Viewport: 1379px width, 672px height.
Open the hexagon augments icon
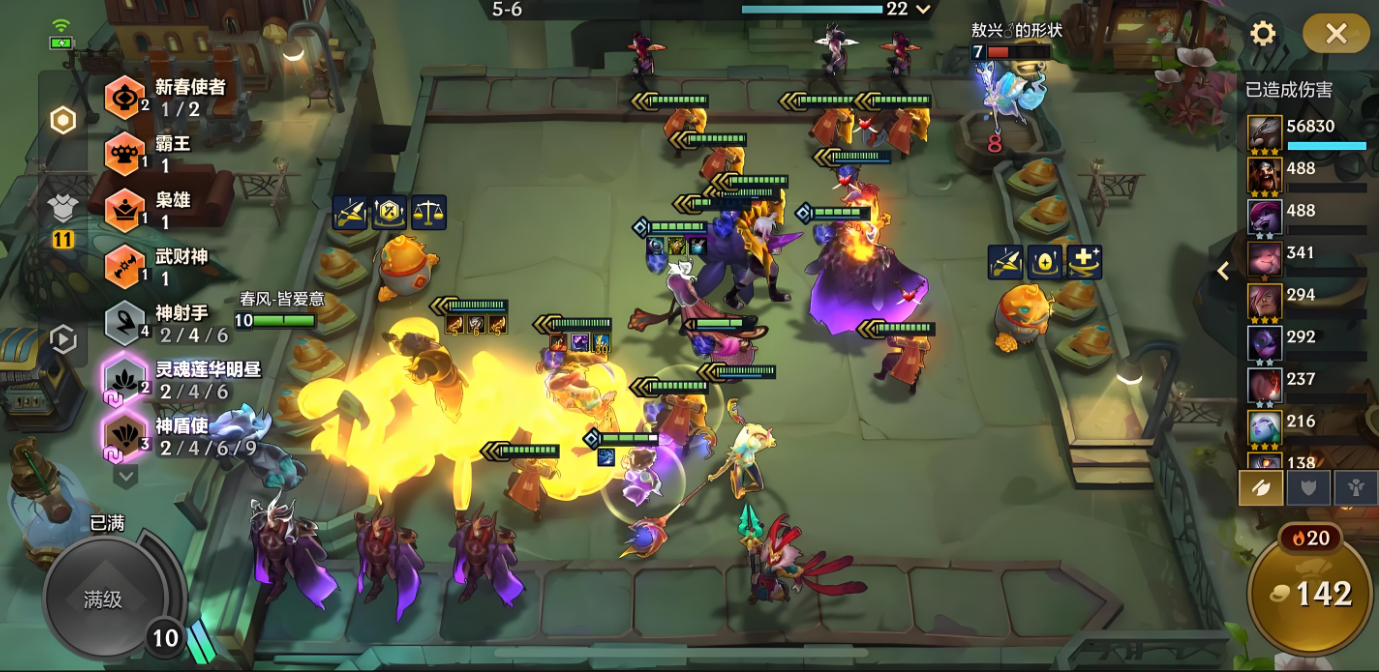coord(63,121)
